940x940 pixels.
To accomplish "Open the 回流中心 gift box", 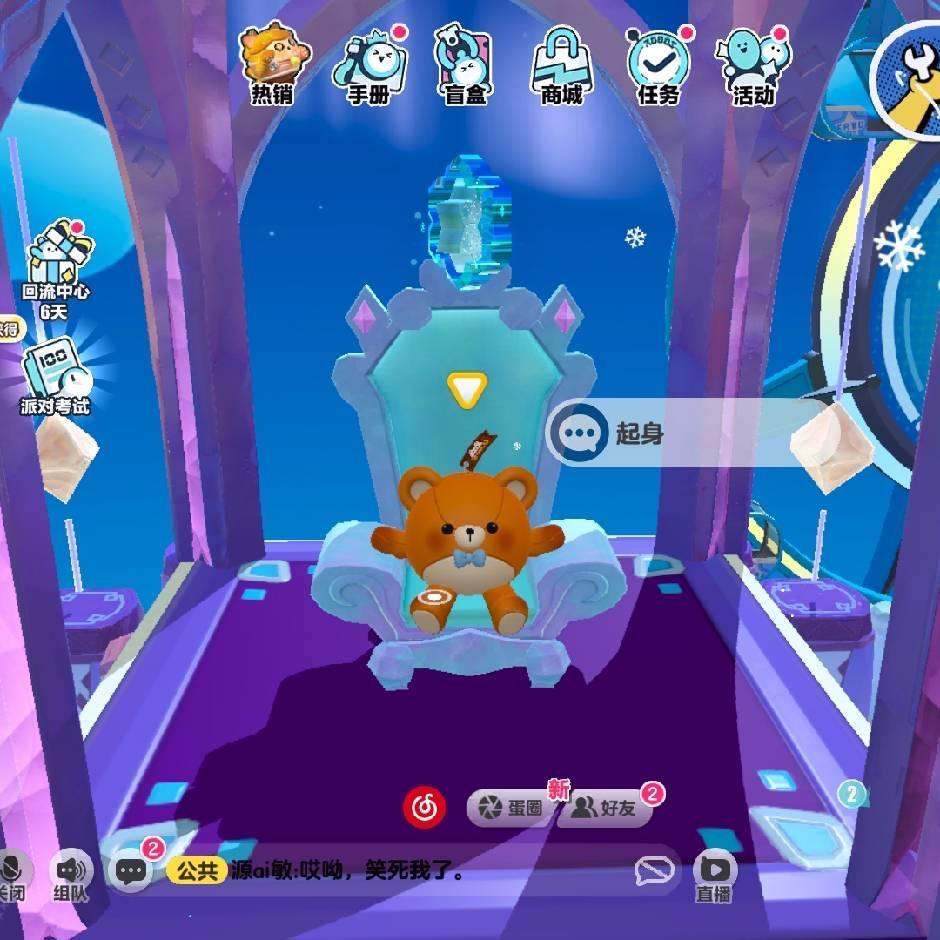I will pyautogui.click(x=57, y=262).
